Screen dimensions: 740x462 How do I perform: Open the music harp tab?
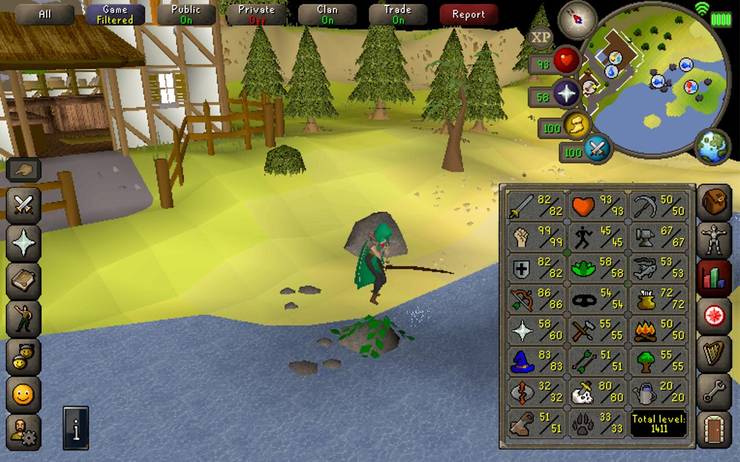[x=713, y=354]
